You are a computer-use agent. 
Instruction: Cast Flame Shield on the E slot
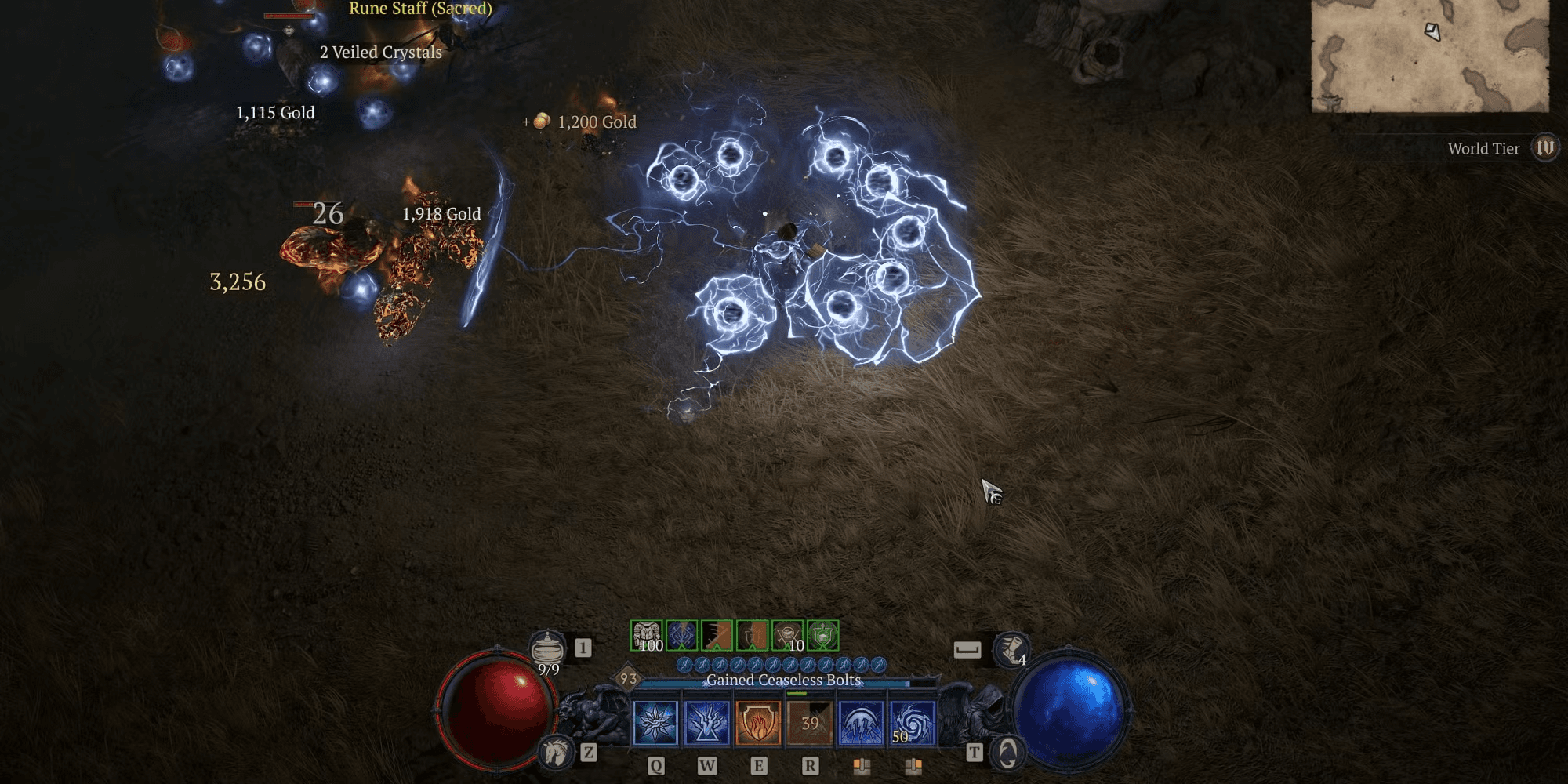(x=757, y=722)
